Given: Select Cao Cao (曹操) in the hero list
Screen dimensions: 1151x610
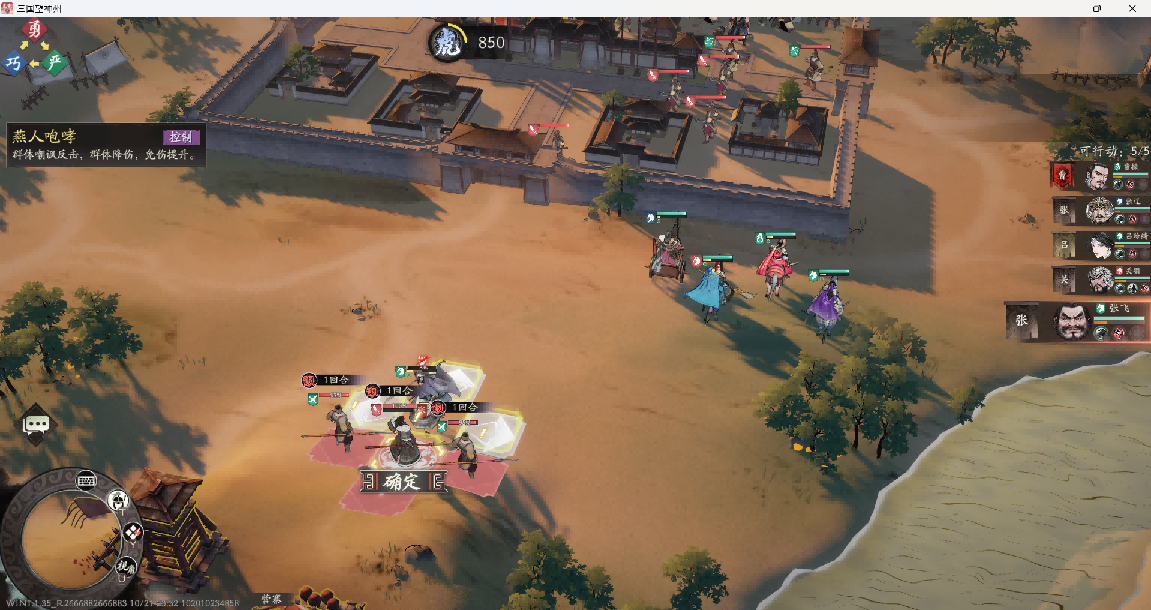Looking at the screenshot, I should click(1098, 177).
